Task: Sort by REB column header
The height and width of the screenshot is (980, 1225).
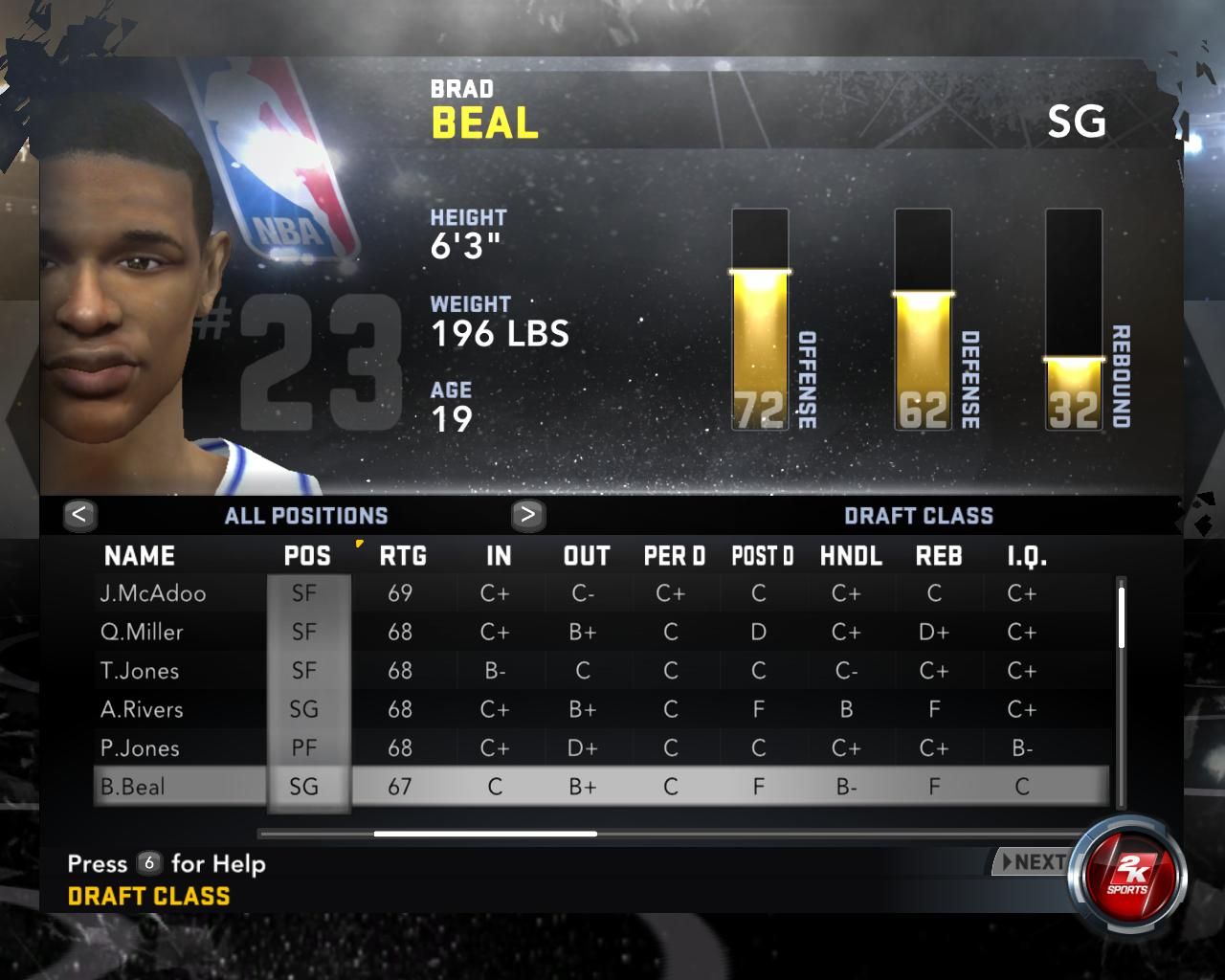Action: coord(939,556)
